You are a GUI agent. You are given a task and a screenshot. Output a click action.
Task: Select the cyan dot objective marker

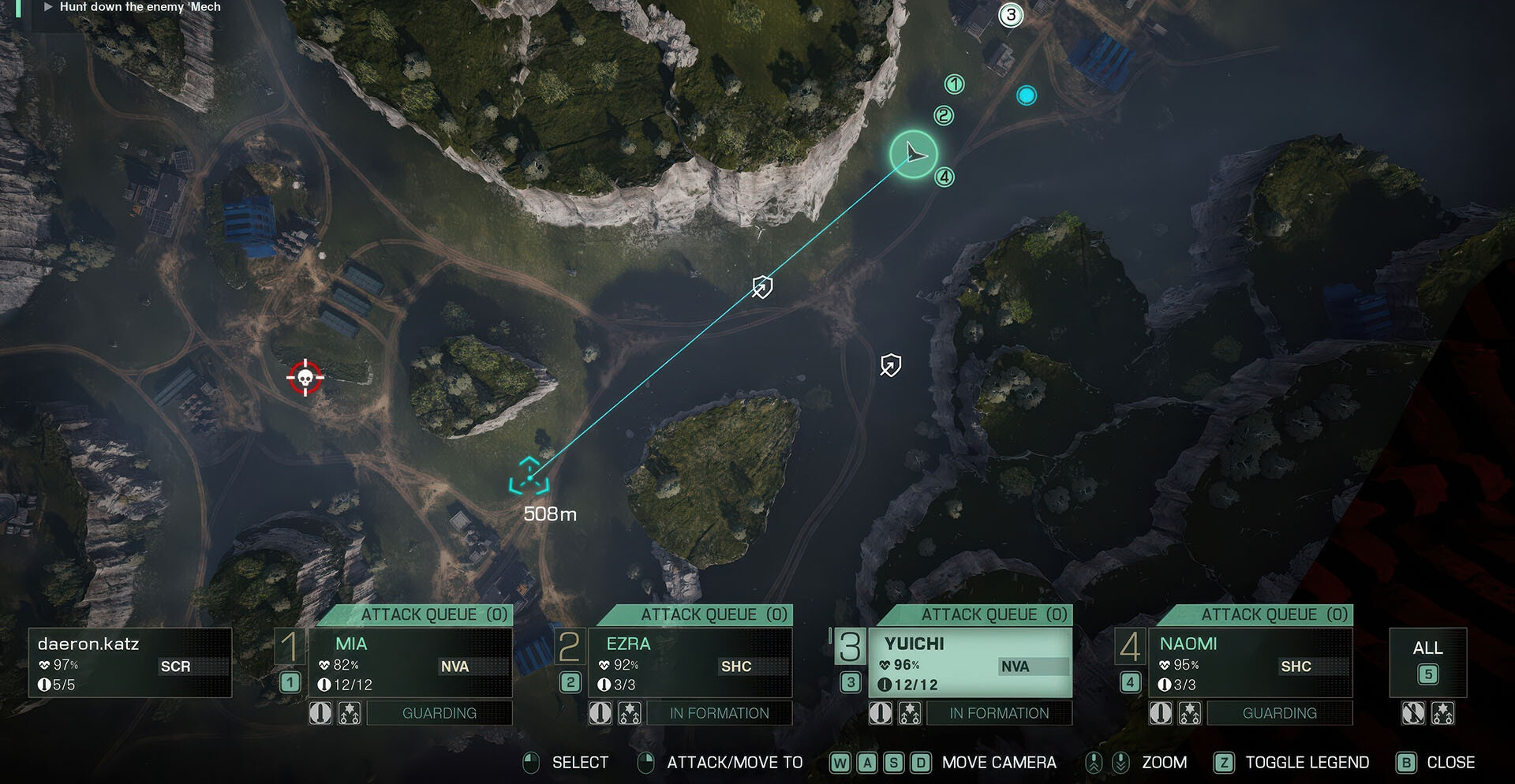[1027, 95]
